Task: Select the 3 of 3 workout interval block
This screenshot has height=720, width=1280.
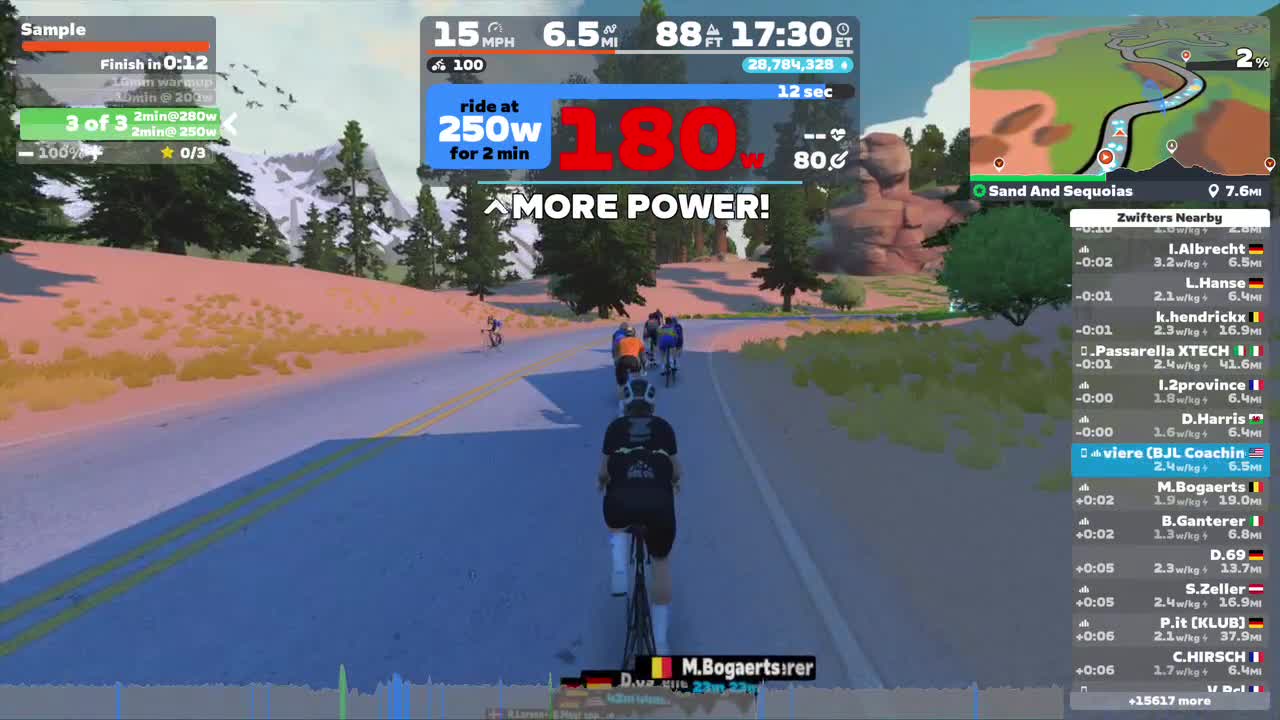Action: [119, 124]
